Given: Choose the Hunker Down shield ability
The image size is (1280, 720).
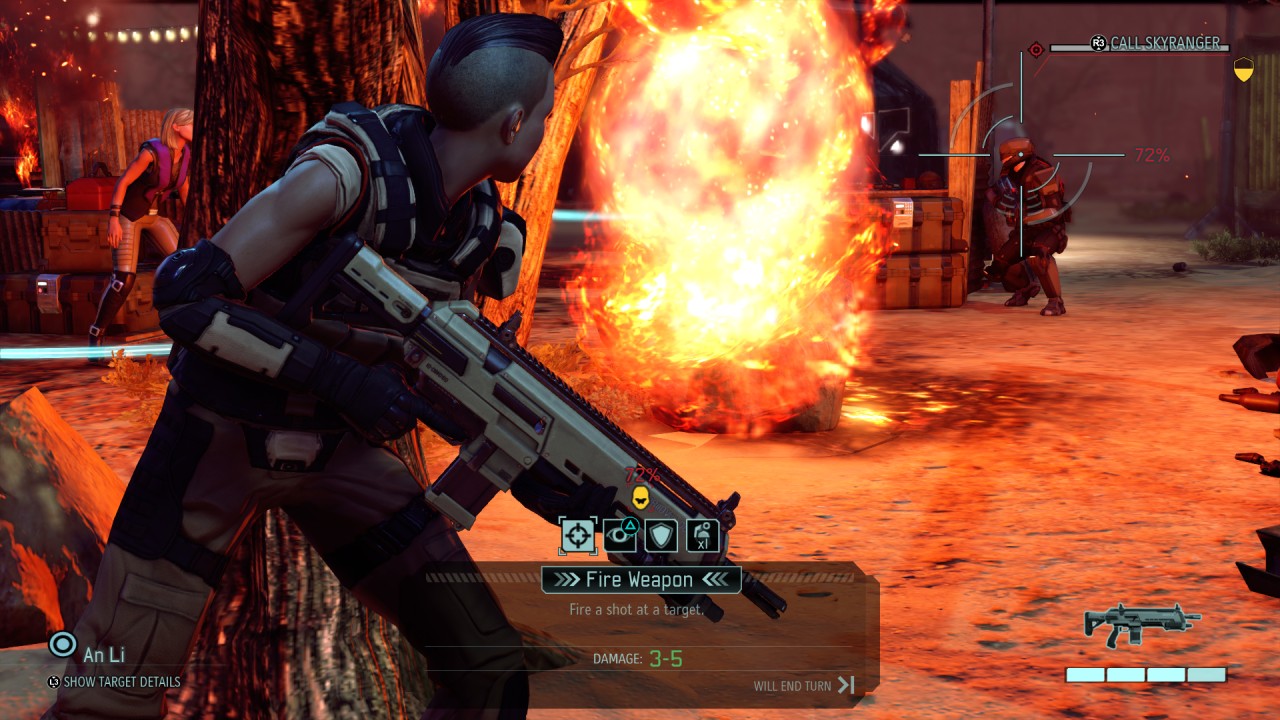Looking at the screenshot, I should click(661, 535).
